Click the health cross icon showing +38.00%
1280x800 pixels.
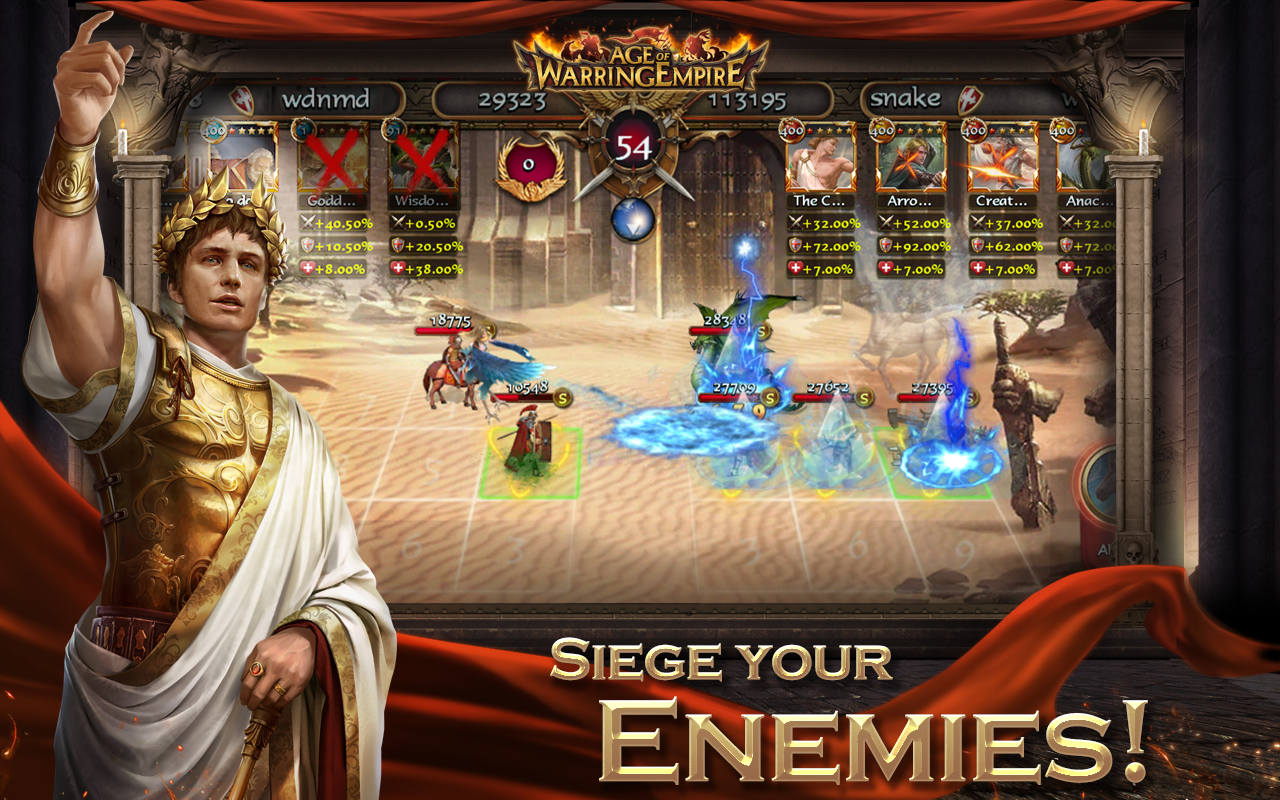click(x=399, y=268)
